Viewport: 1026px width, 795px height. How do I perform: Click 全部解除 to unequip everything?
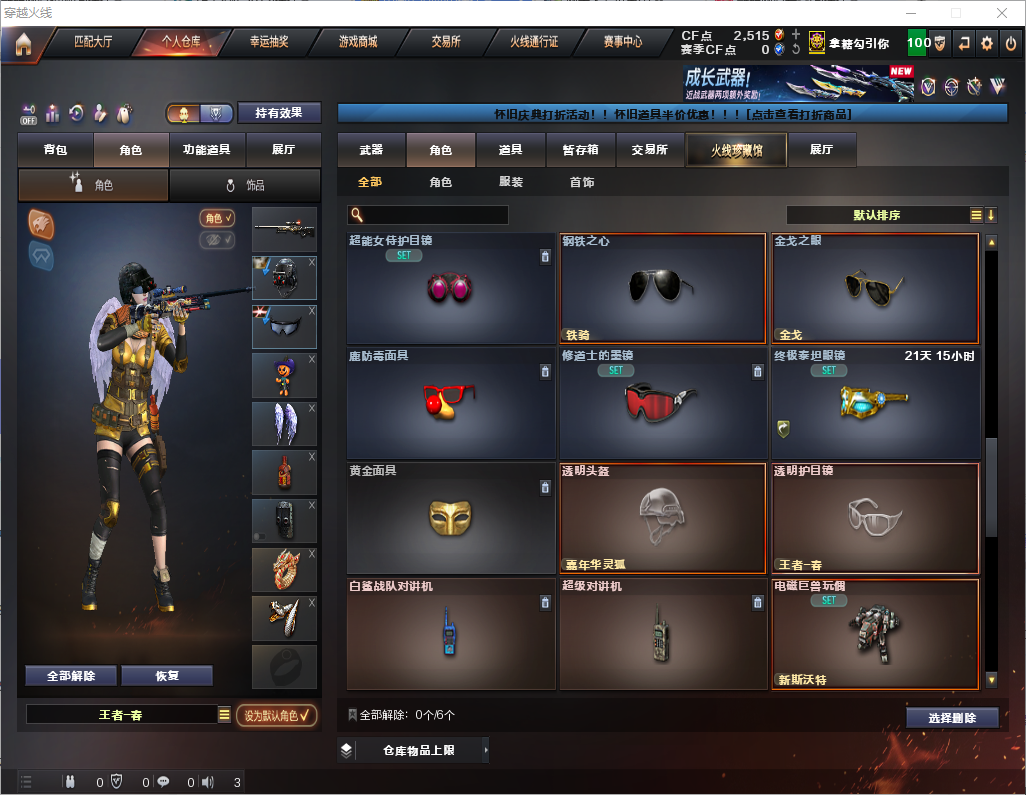71,676
